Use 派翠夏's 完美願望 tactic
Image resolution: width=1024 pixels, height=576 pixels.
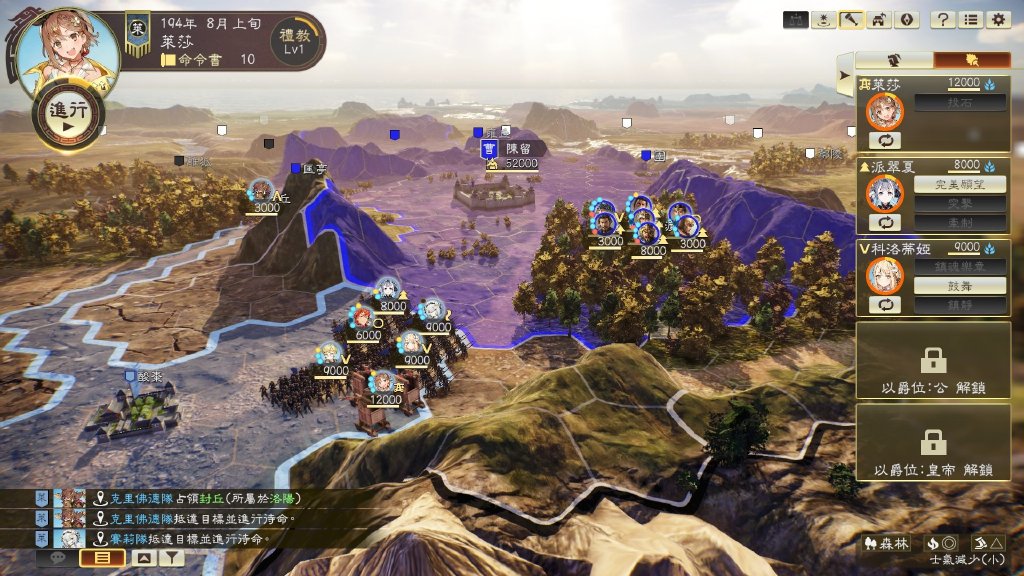(x=947, y=184)
